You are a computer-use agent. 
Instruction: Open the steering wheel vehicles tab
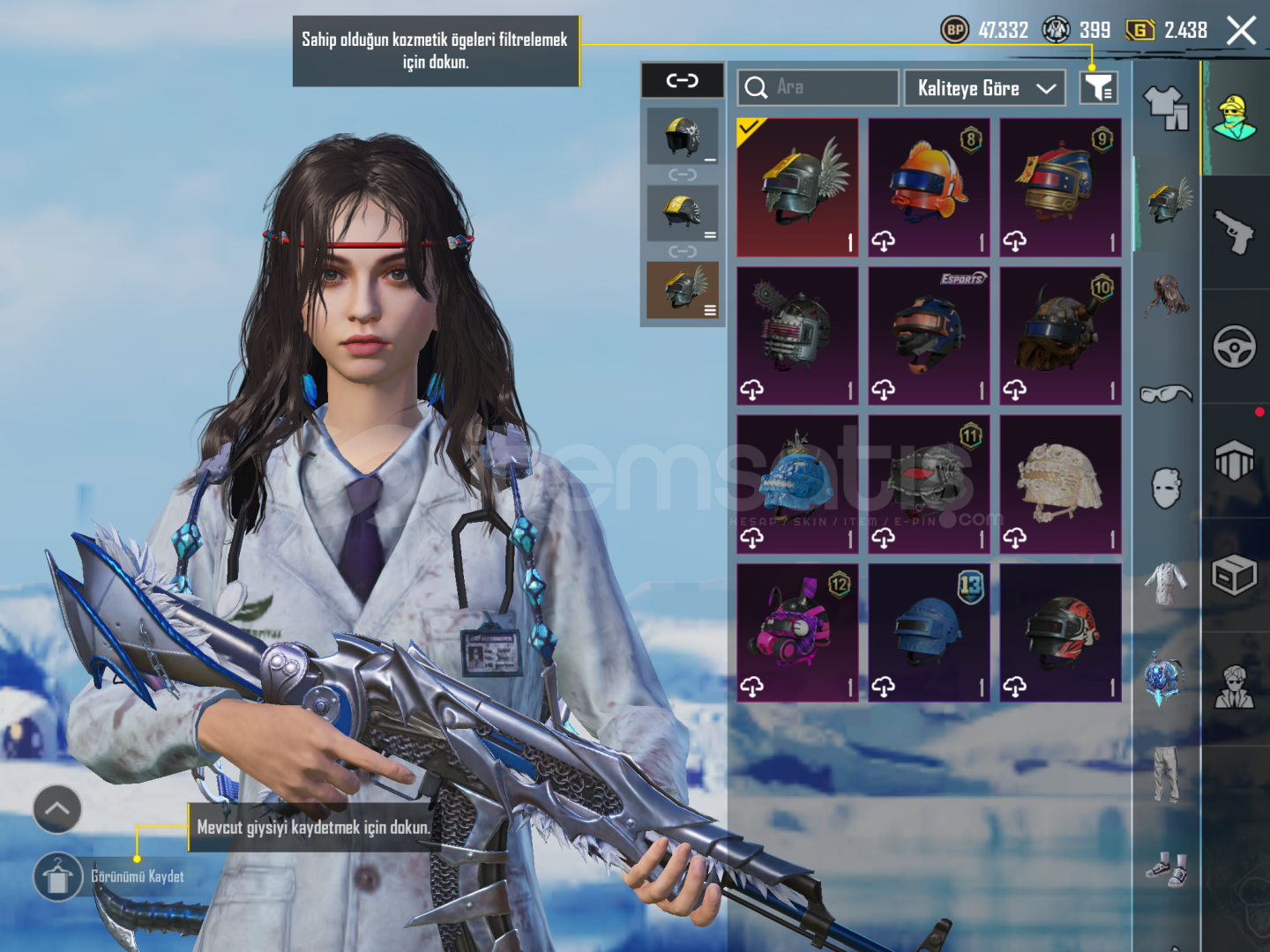[1235, 346]
